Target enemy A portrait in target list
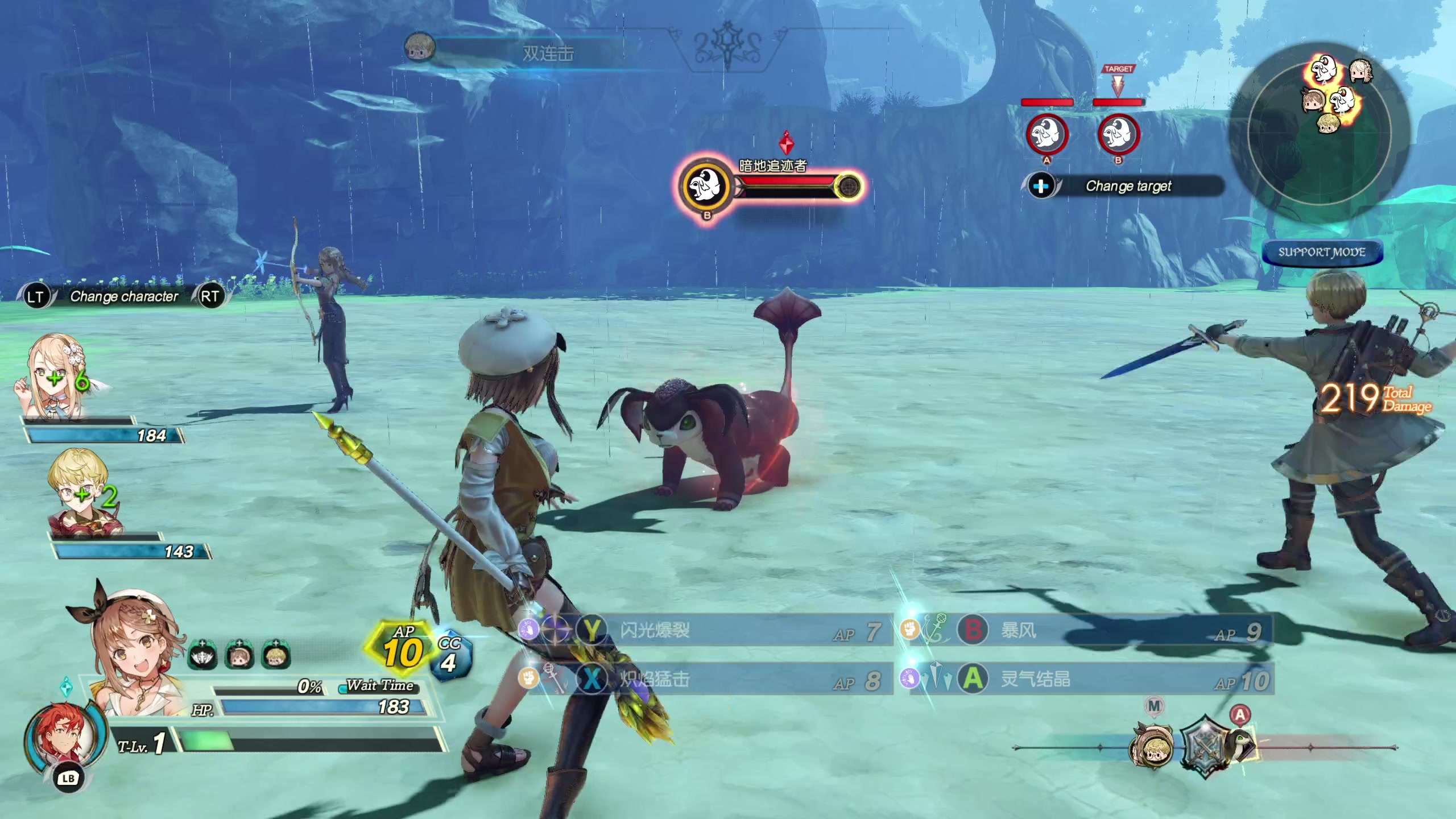This screenshot has width=1456, height=819. pyautogui.click(x=1046, y=135)
